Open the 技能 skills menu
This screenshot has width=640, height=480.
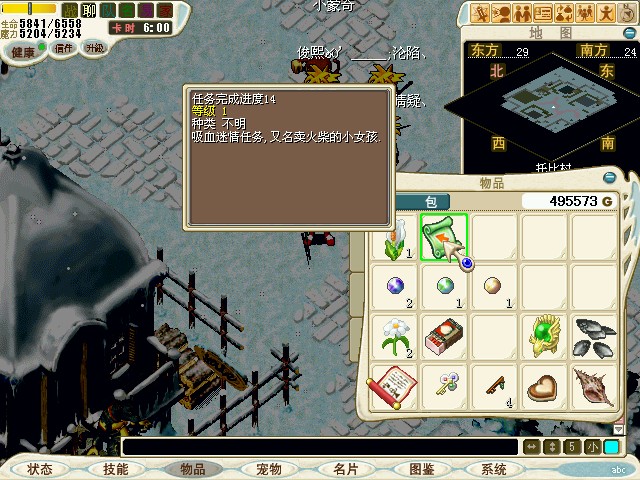click(115, 469)
